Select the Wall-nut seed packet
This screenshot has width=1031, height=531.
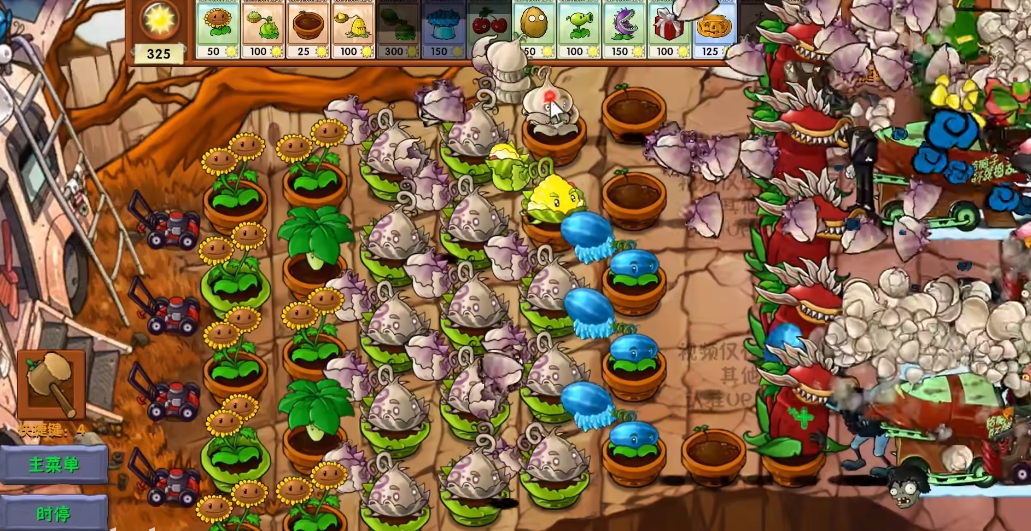click(x=534, y=29)
